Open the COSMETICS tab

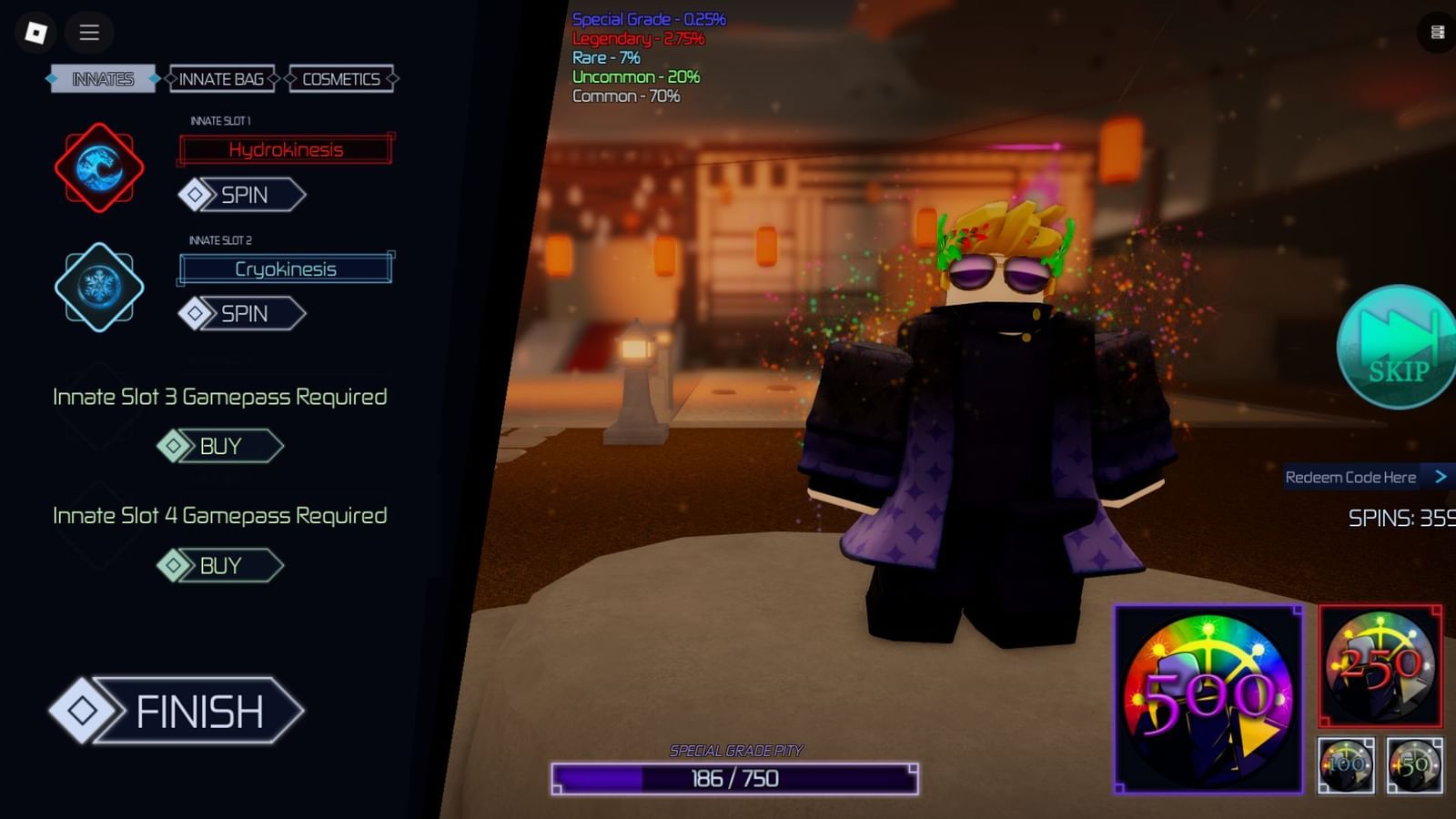point(341,79)
